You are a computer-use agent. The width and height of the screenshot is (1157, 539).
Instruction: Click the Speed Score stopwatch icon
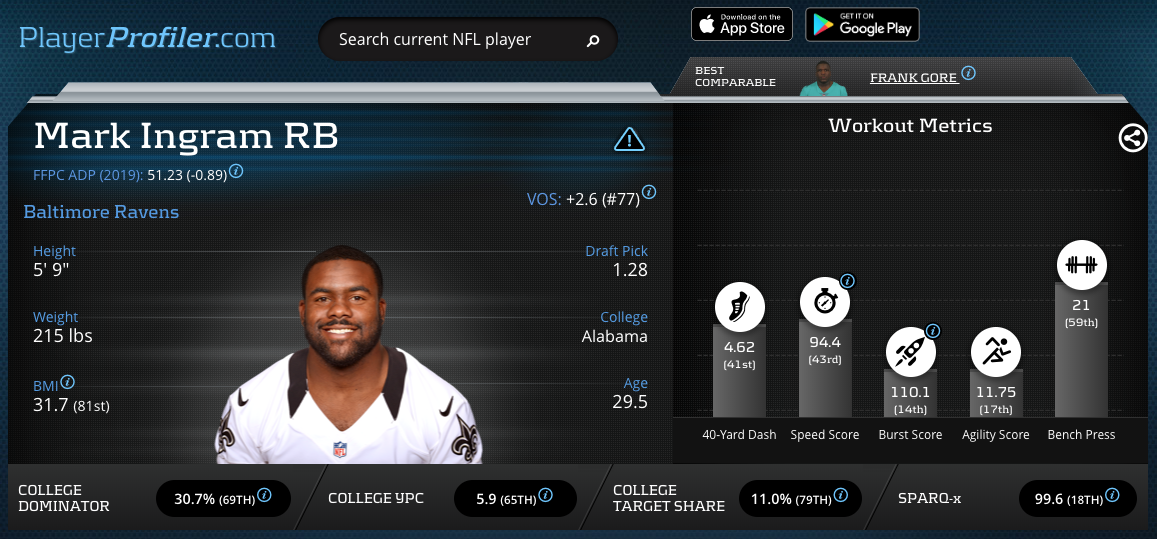[825, 303]
